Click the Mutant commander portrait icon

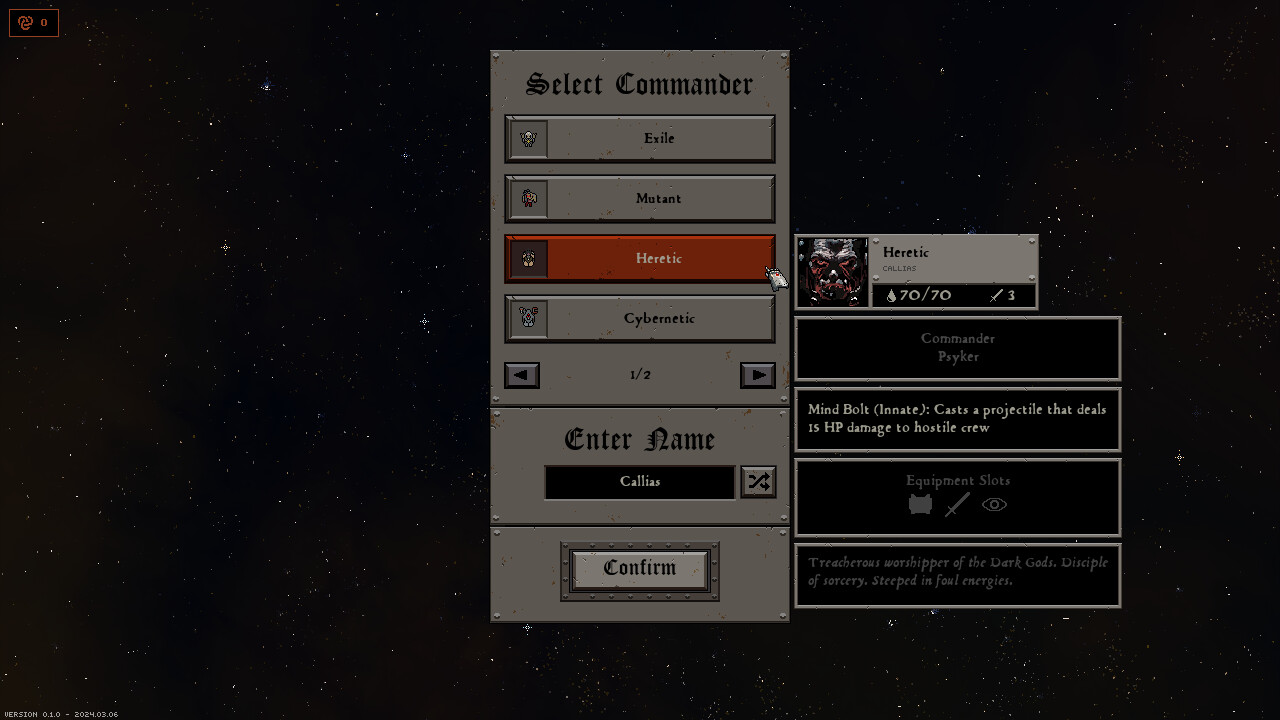point(527,198)
